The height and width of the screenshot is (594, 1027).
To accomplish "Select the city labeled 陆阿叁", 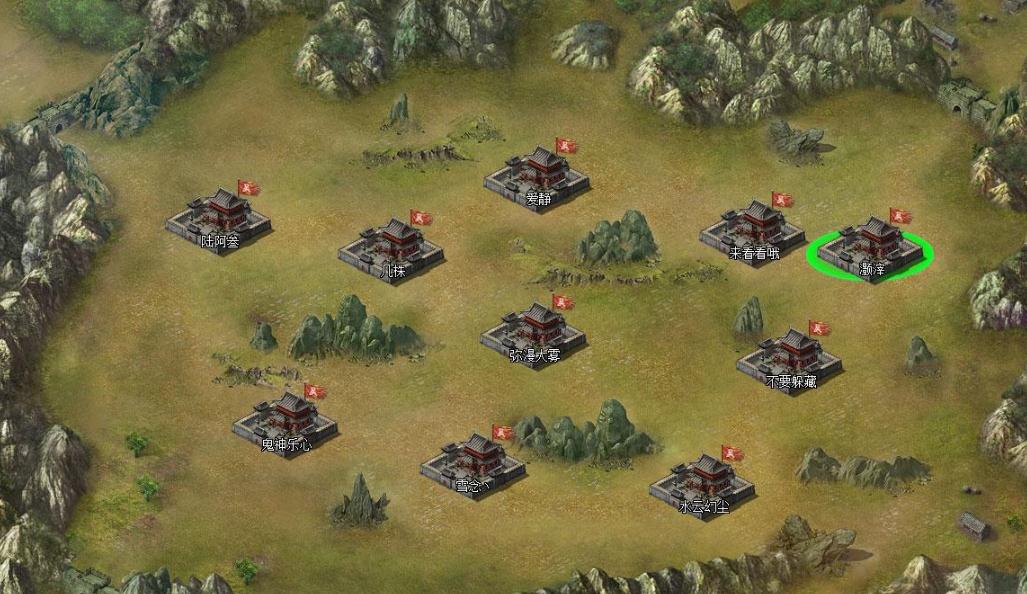I will click(219, 217).
